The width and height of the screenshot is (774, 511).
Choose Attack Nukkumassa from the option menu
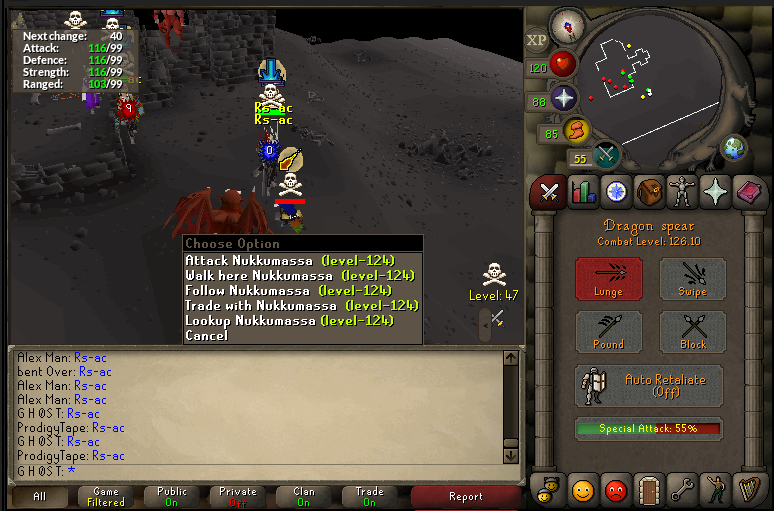290,261
